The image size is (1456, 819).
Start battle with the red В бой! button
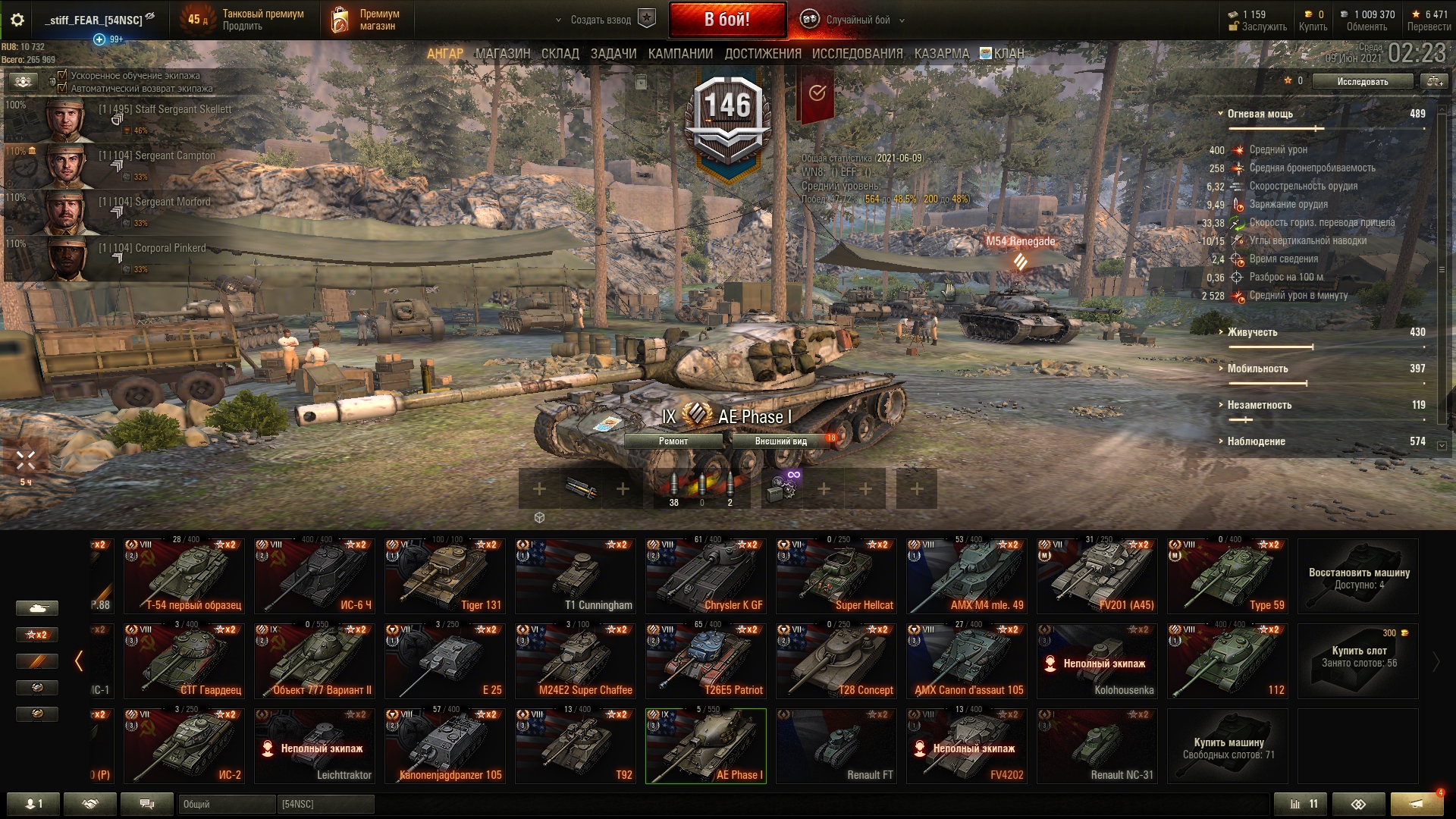(726, 20)
